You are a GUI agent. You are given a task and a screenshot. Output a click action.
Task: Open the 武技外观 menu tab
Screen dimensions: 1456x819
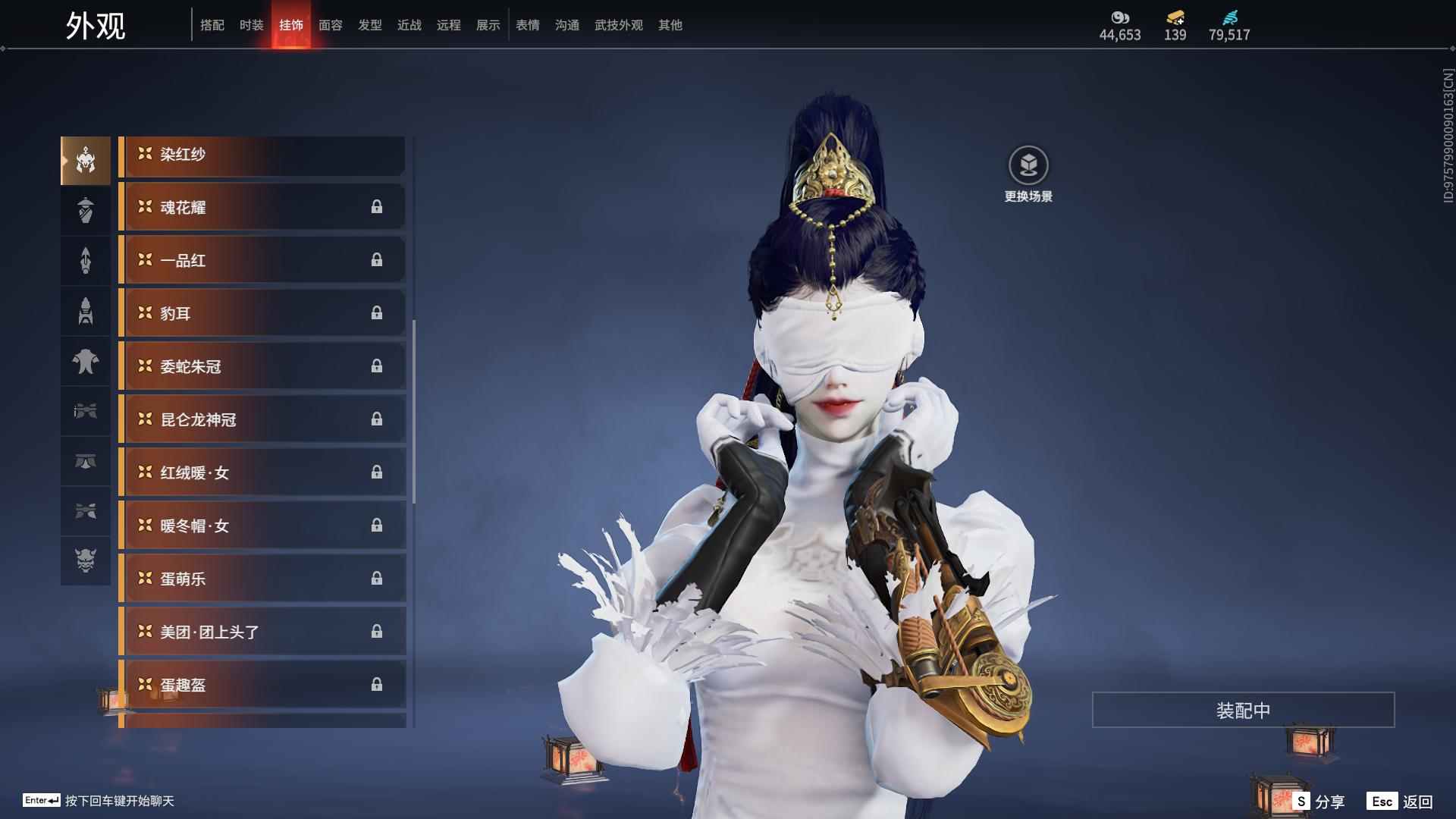pyautogui.click(x=617, y=24)
